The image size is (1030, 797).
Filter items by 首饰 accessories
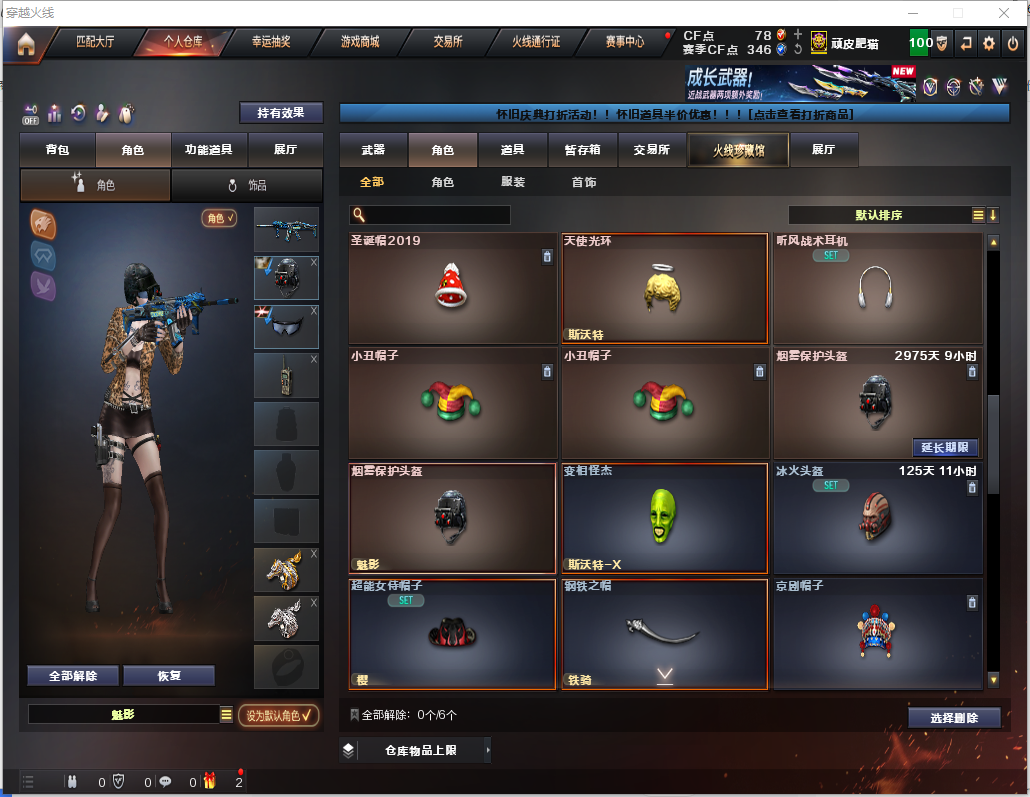coord(584,183)
